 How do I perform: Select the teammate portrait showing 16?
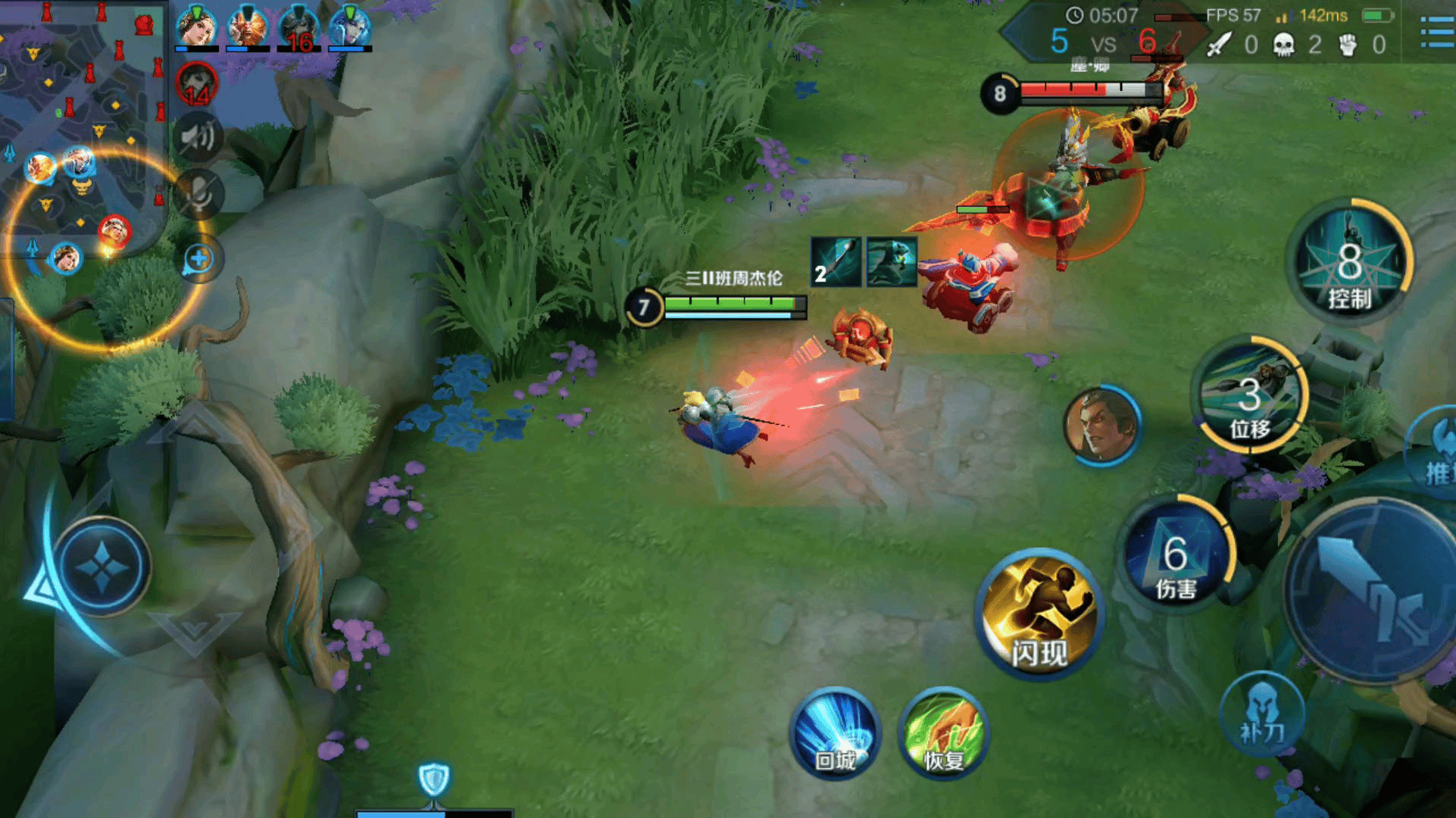point(298,29)
